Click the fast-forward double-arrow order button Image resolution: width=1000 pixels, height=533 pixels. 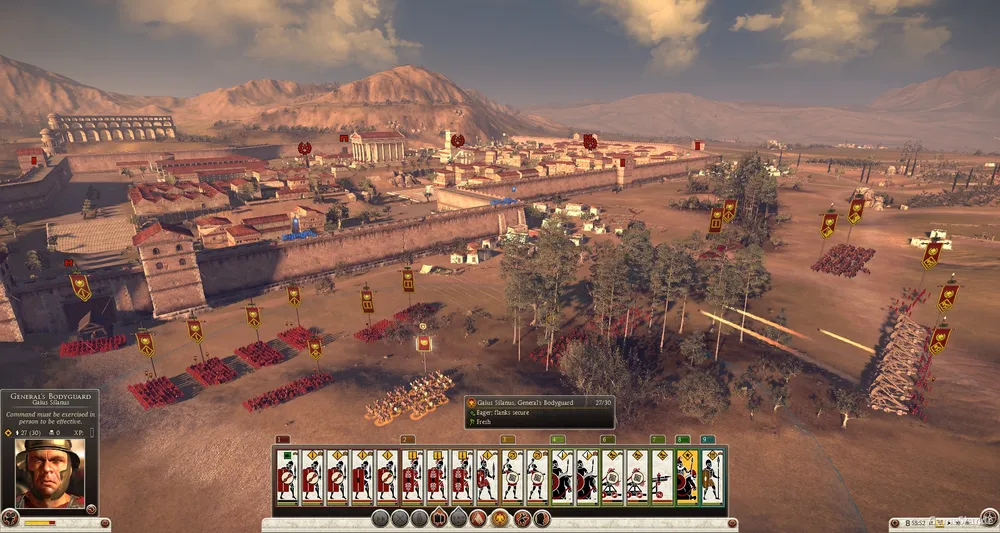pos(380,518)
